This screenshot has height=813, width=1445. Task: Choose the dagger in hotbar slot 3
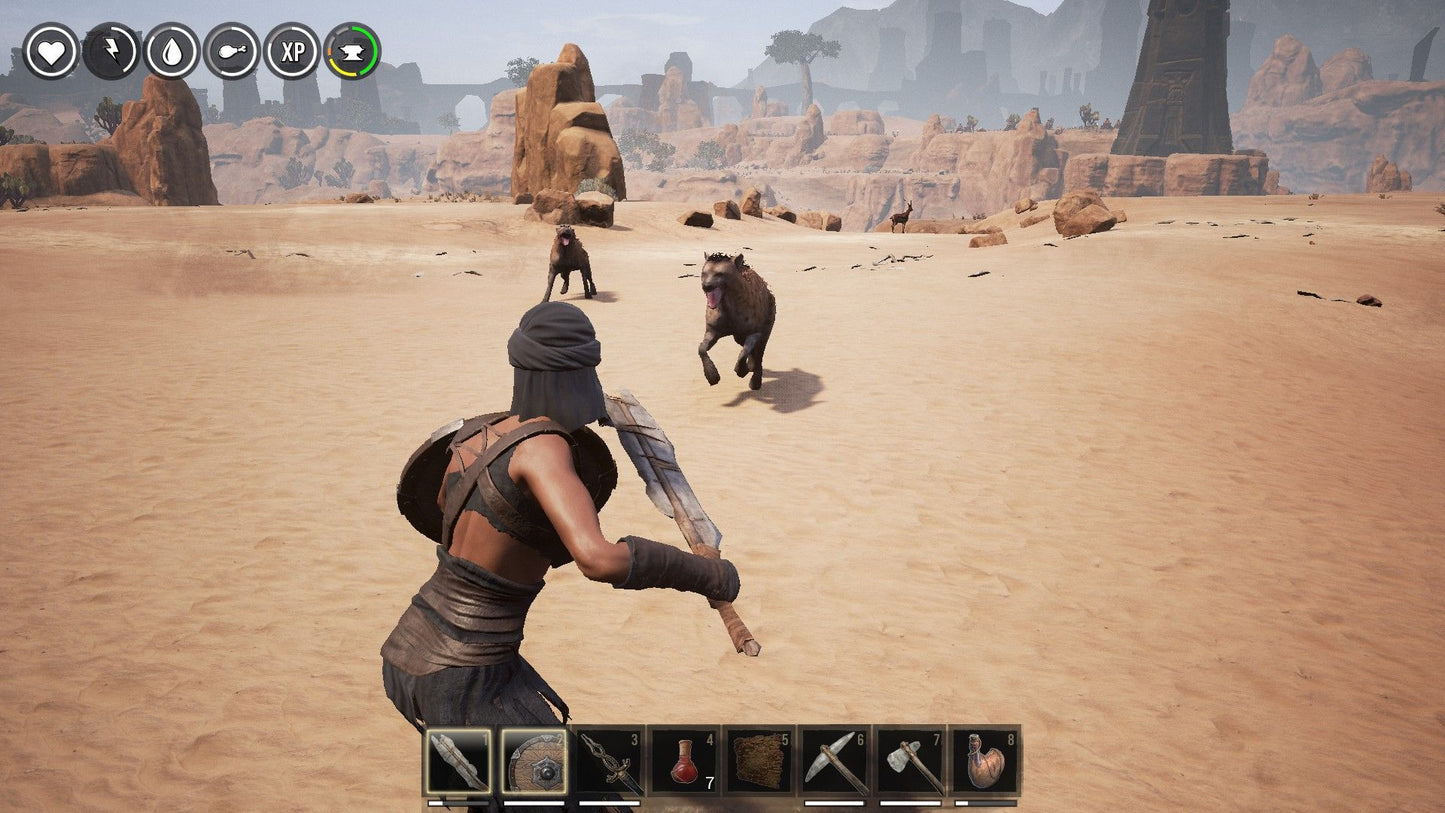(x=609, y=761)
